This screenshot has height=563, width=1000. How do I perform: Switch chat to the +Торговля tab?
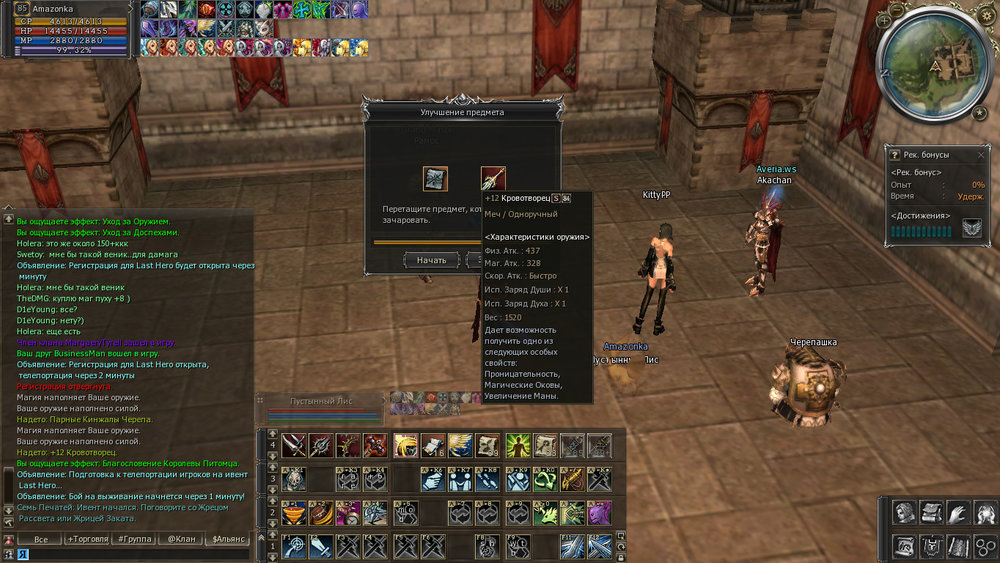click(87, 539)
